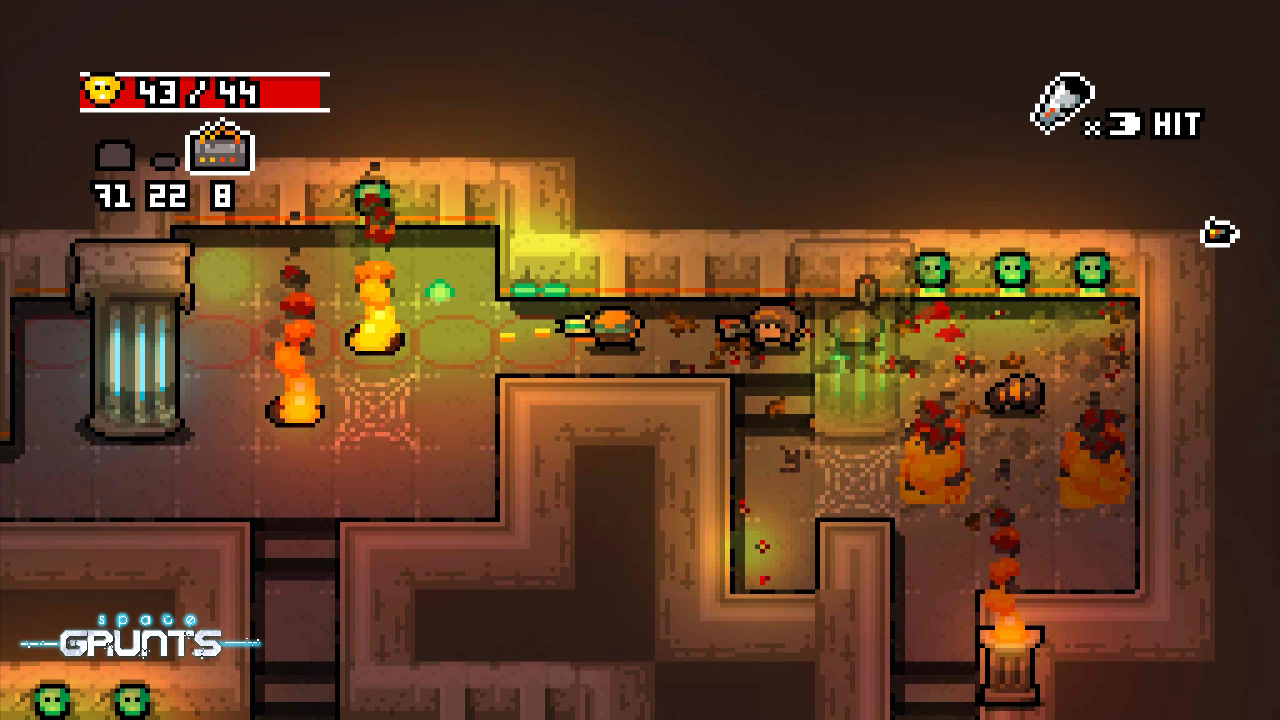1280x720 pixels.
Task: Select the highlighted time-bomb gadget icon
Action: pos(220,152)
